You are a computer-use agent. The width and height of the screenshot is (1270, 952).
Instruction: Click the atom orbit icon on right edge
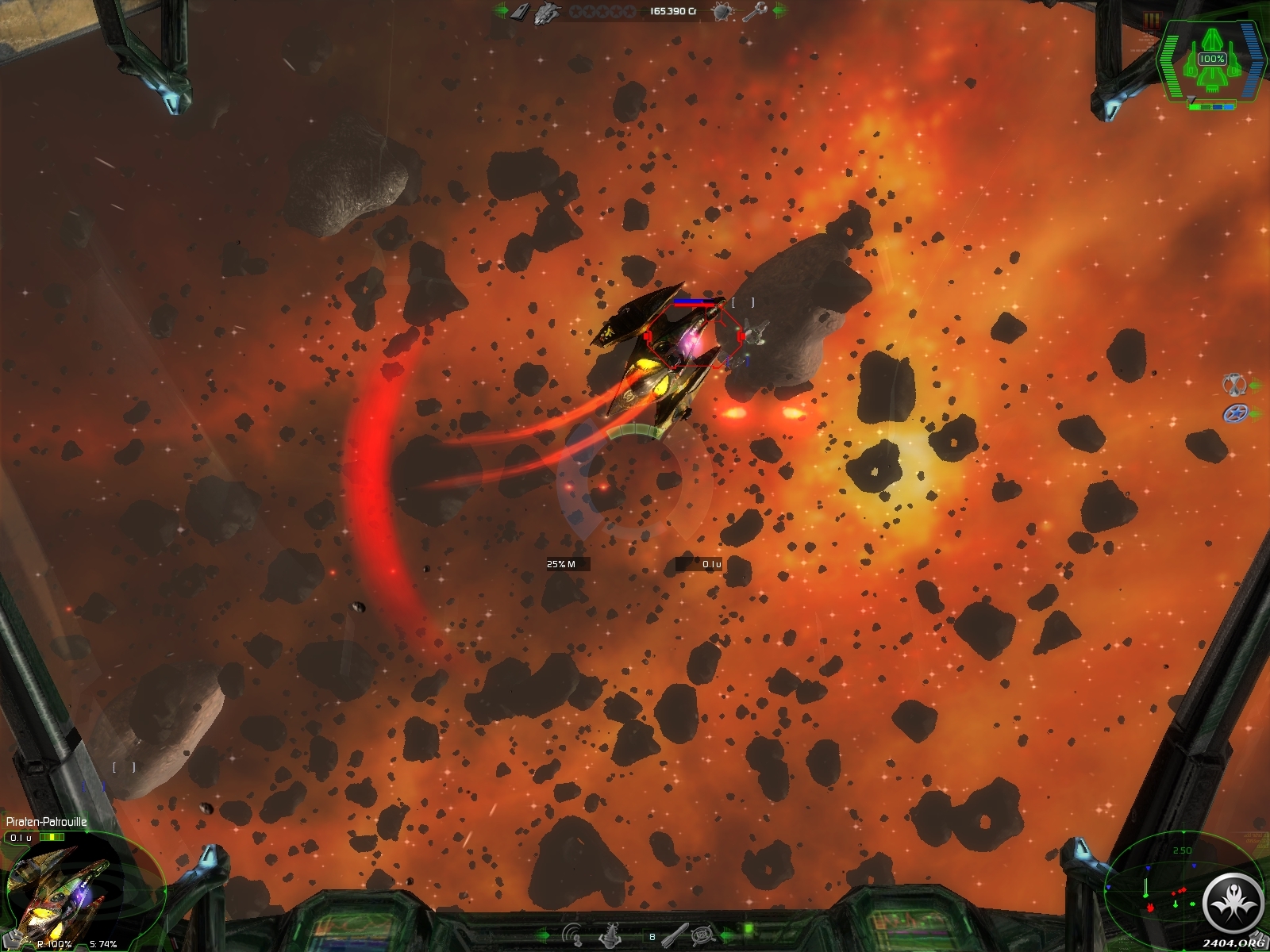point(1233,385)
